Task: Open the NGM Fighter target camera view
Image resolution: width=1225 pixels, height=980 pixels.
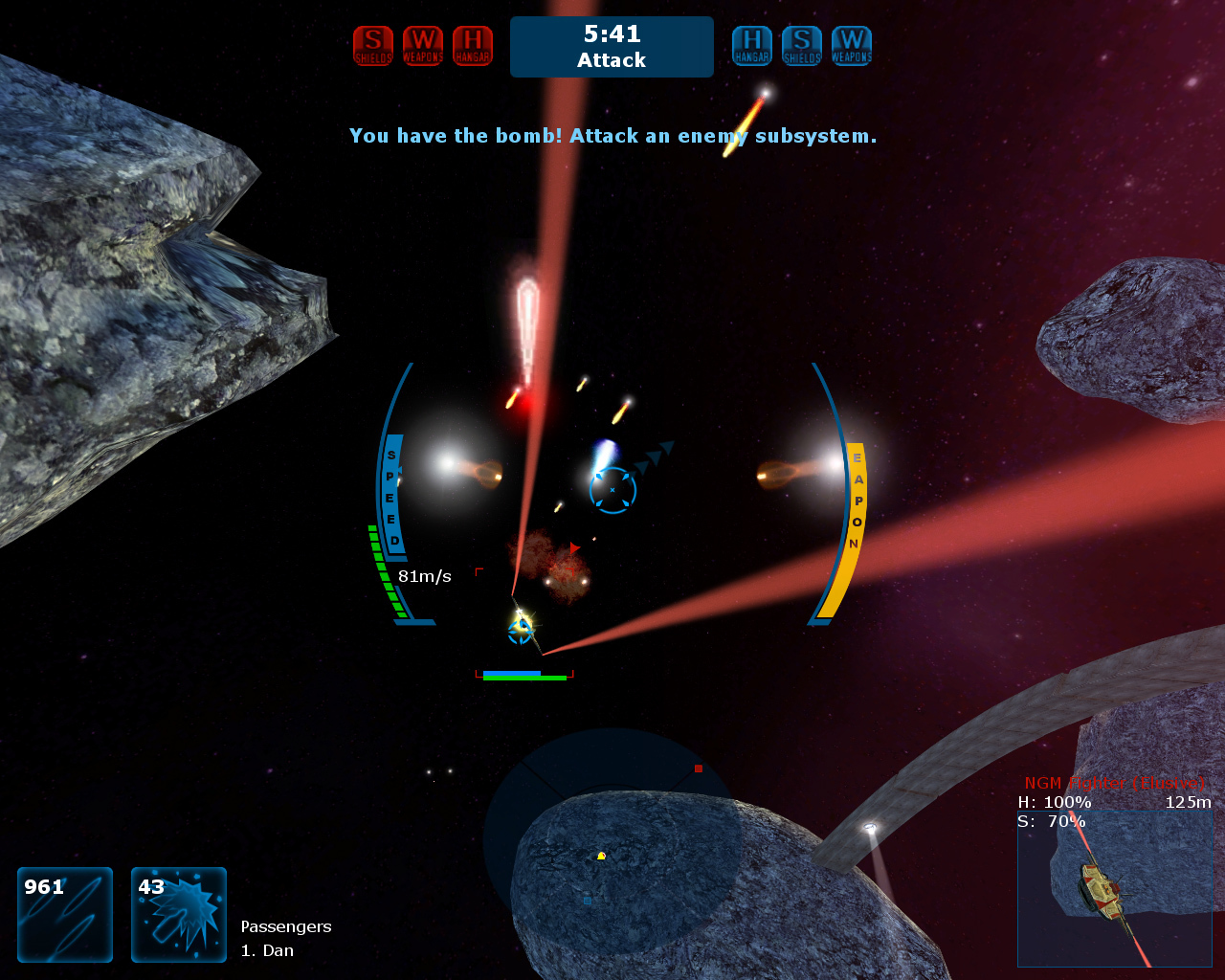Action: 1115,889
